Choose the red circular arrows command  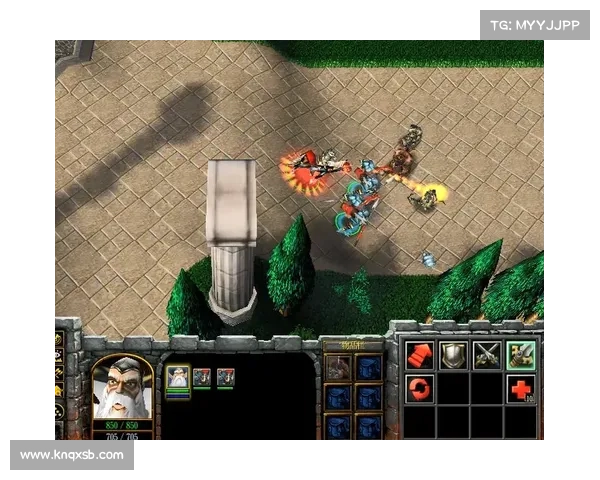point(419,388)
